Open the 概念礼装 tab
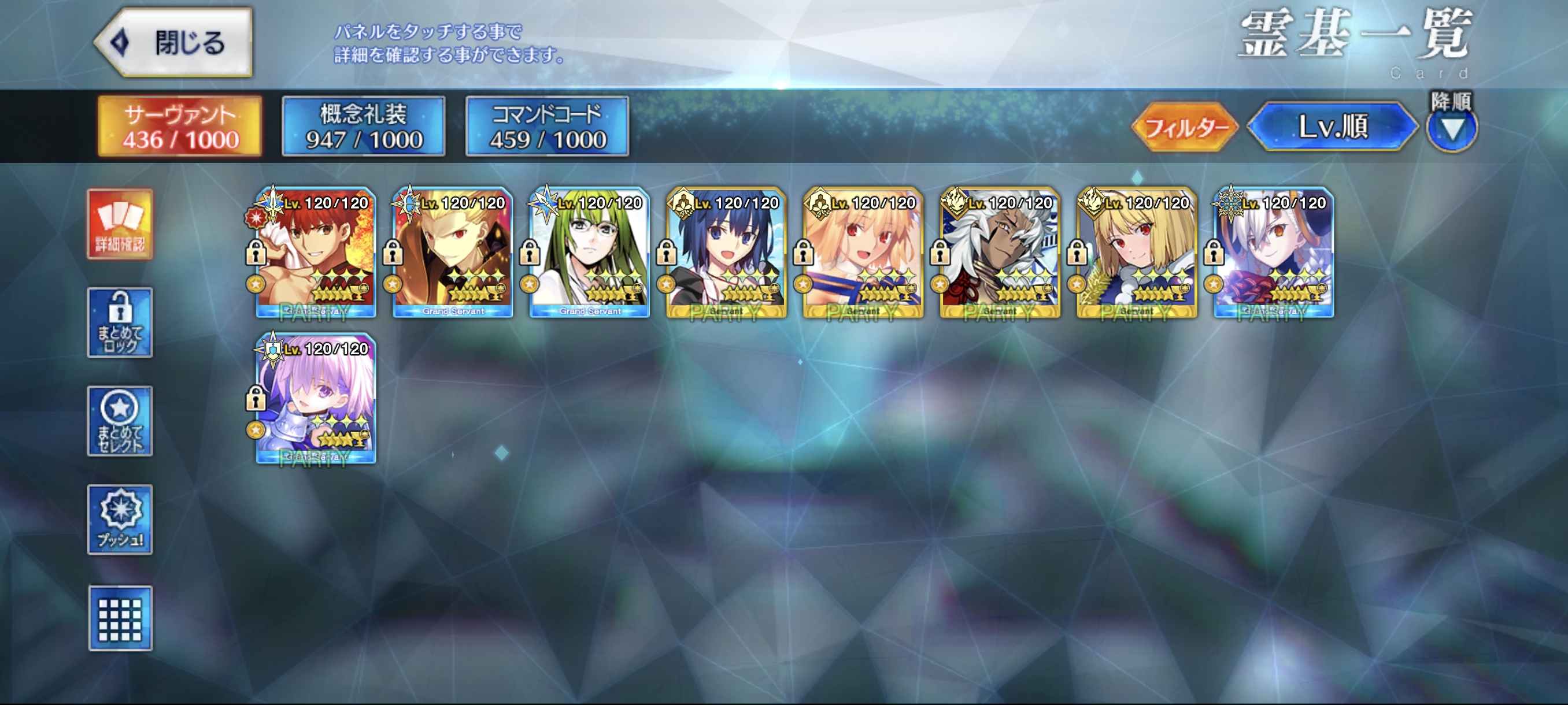 pos(364,127)
